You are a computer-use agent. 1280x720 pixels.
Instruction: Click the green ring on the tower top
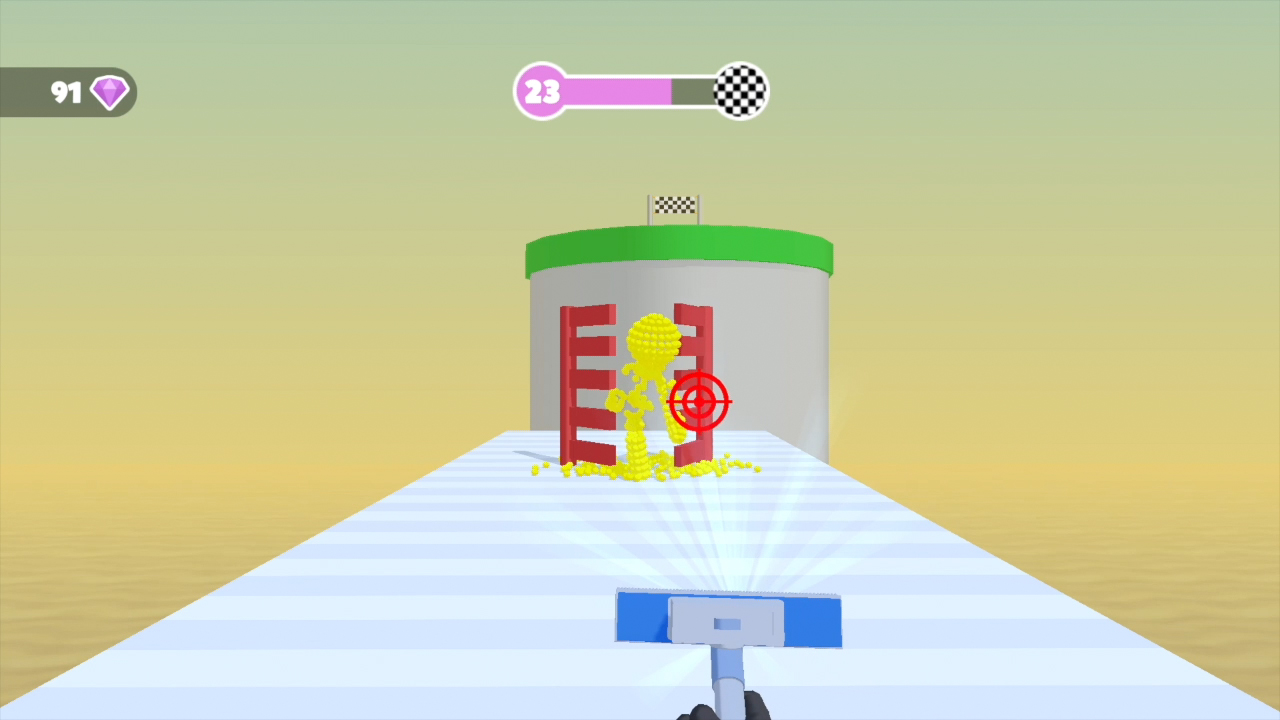pyautogui.click(x=678, y=245)
